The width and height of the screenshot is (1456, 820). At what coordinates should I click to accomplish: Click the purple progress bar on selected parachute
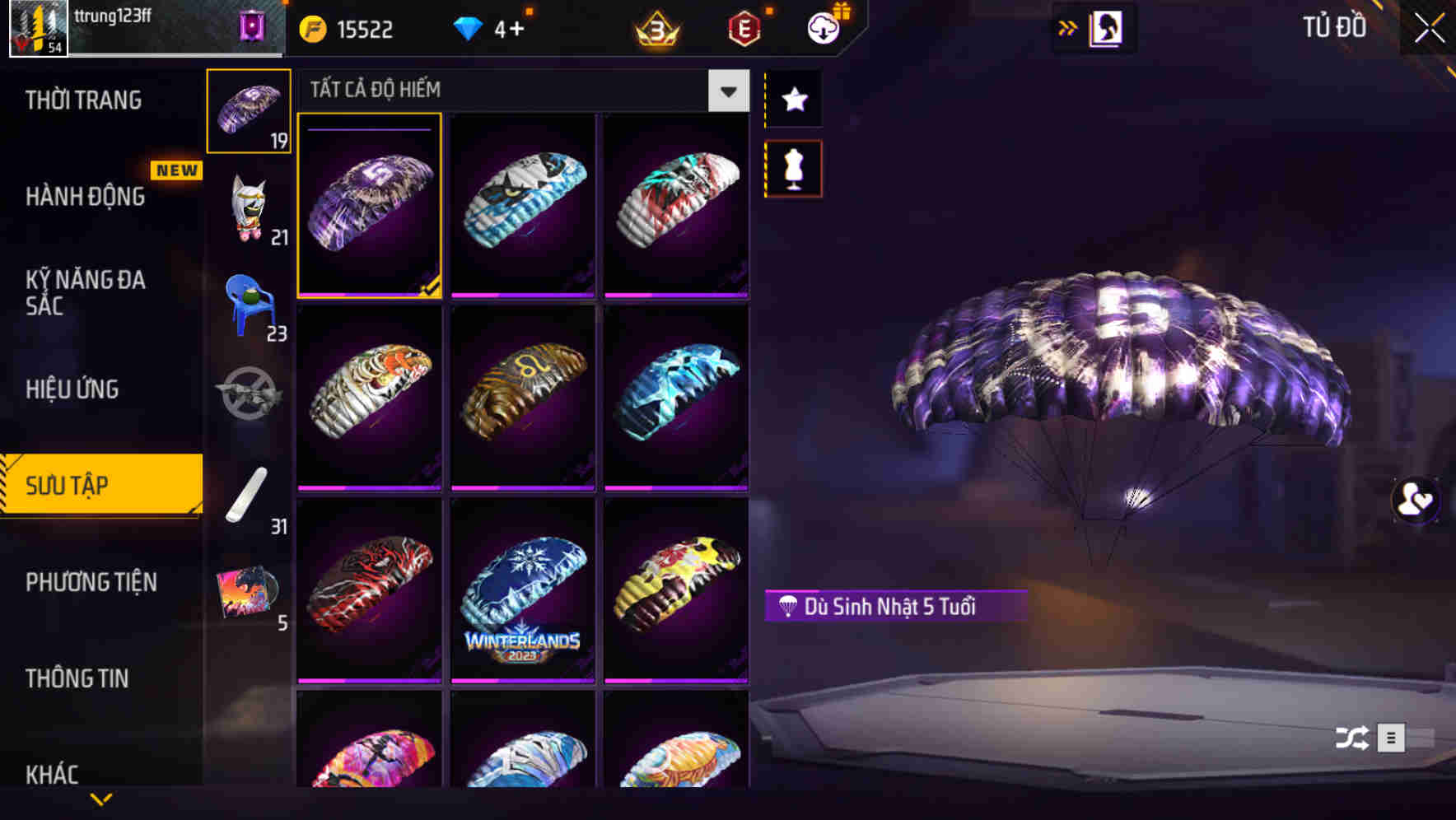(x=368, y=130)
